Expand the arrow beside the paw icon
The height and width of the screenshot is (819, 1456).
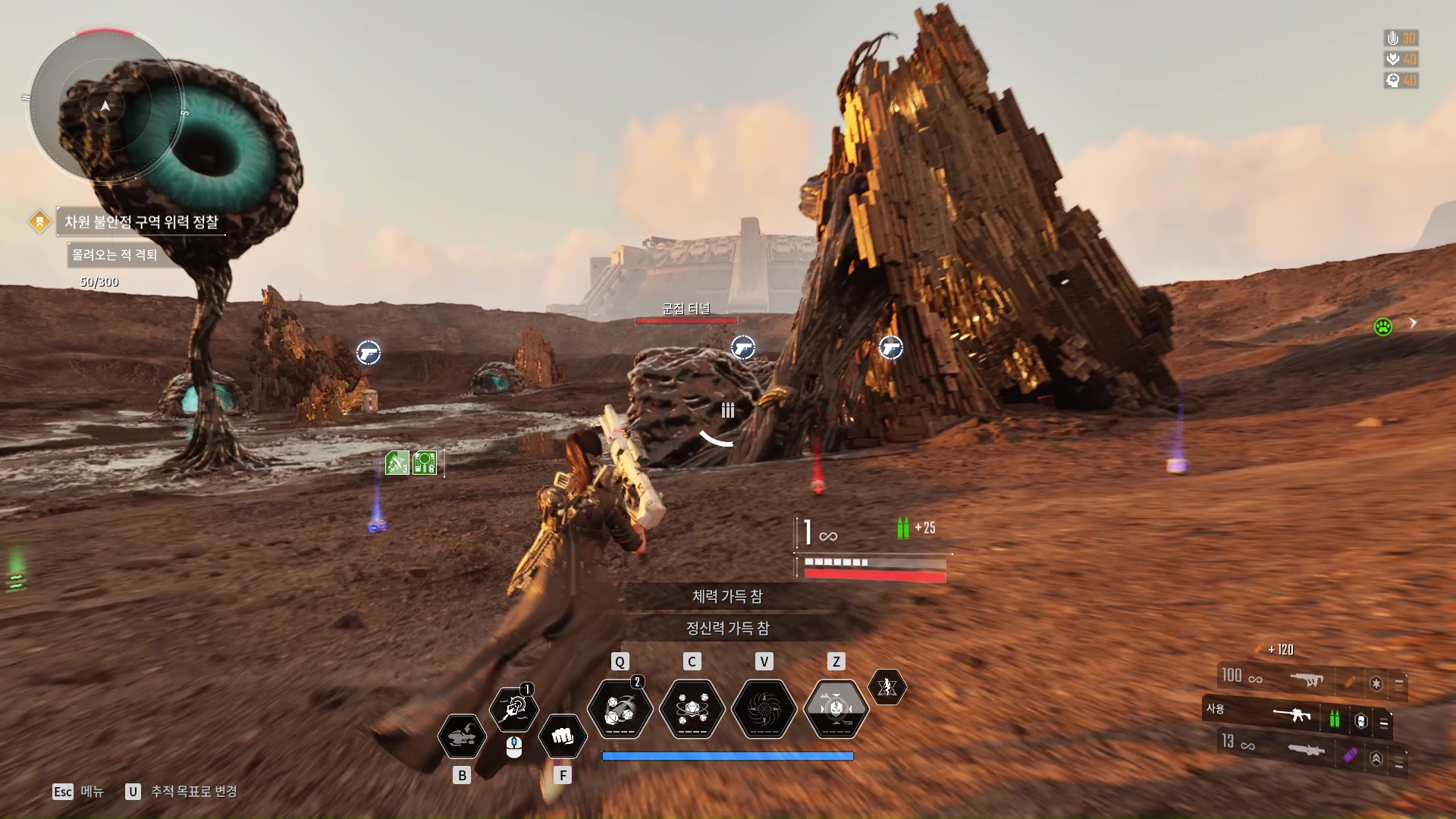[1413, 323]
